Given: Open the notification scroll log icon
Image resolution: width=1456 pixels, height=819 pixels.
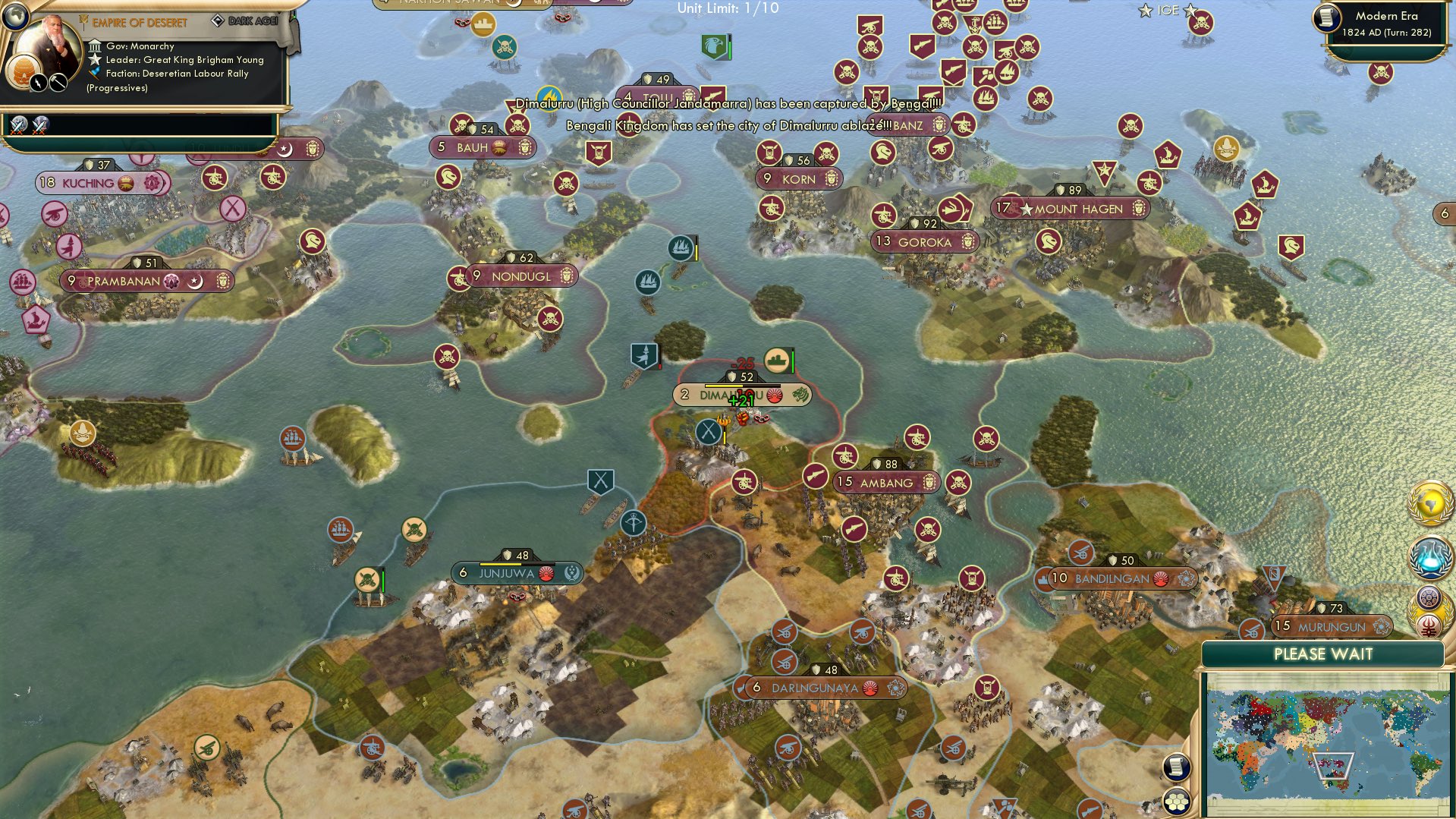Looking at the screenshot, I should (1175, 767).
